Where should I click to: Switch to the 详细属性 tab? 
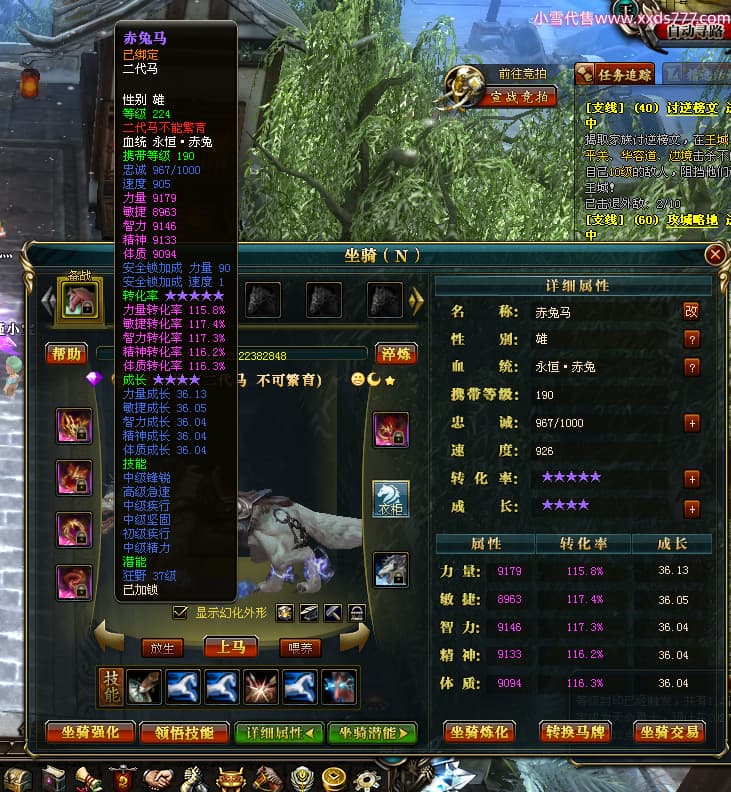pyautogui.click(x=279, y=733)
